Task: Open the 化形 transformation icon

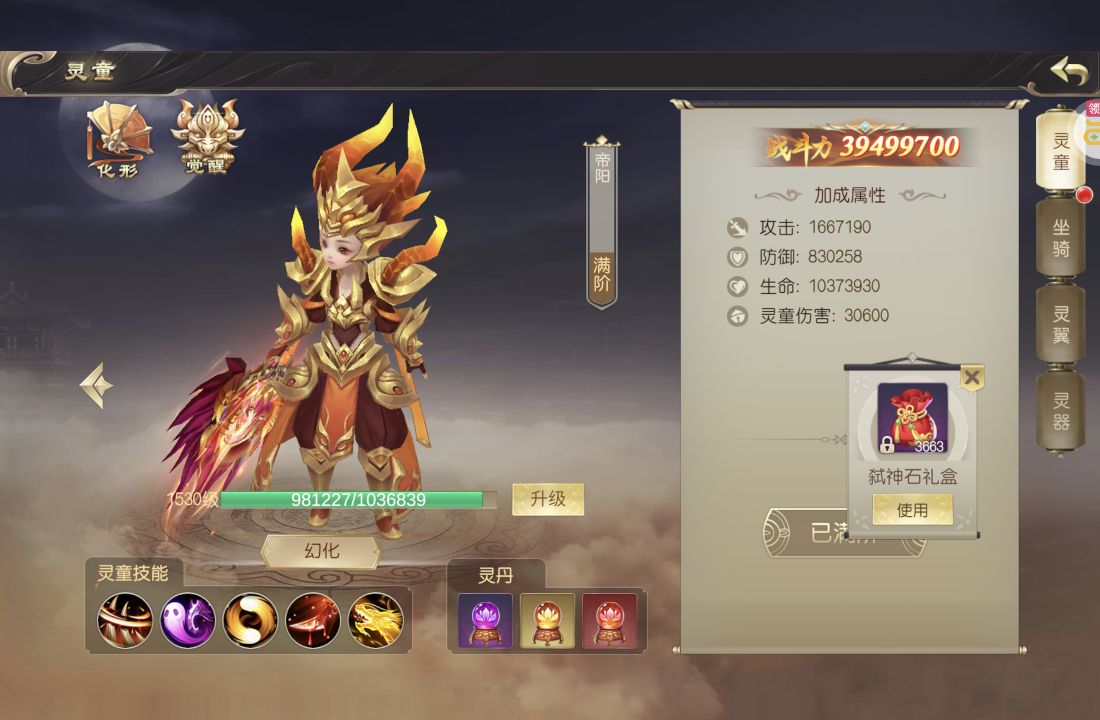Action: coord(118,138)
